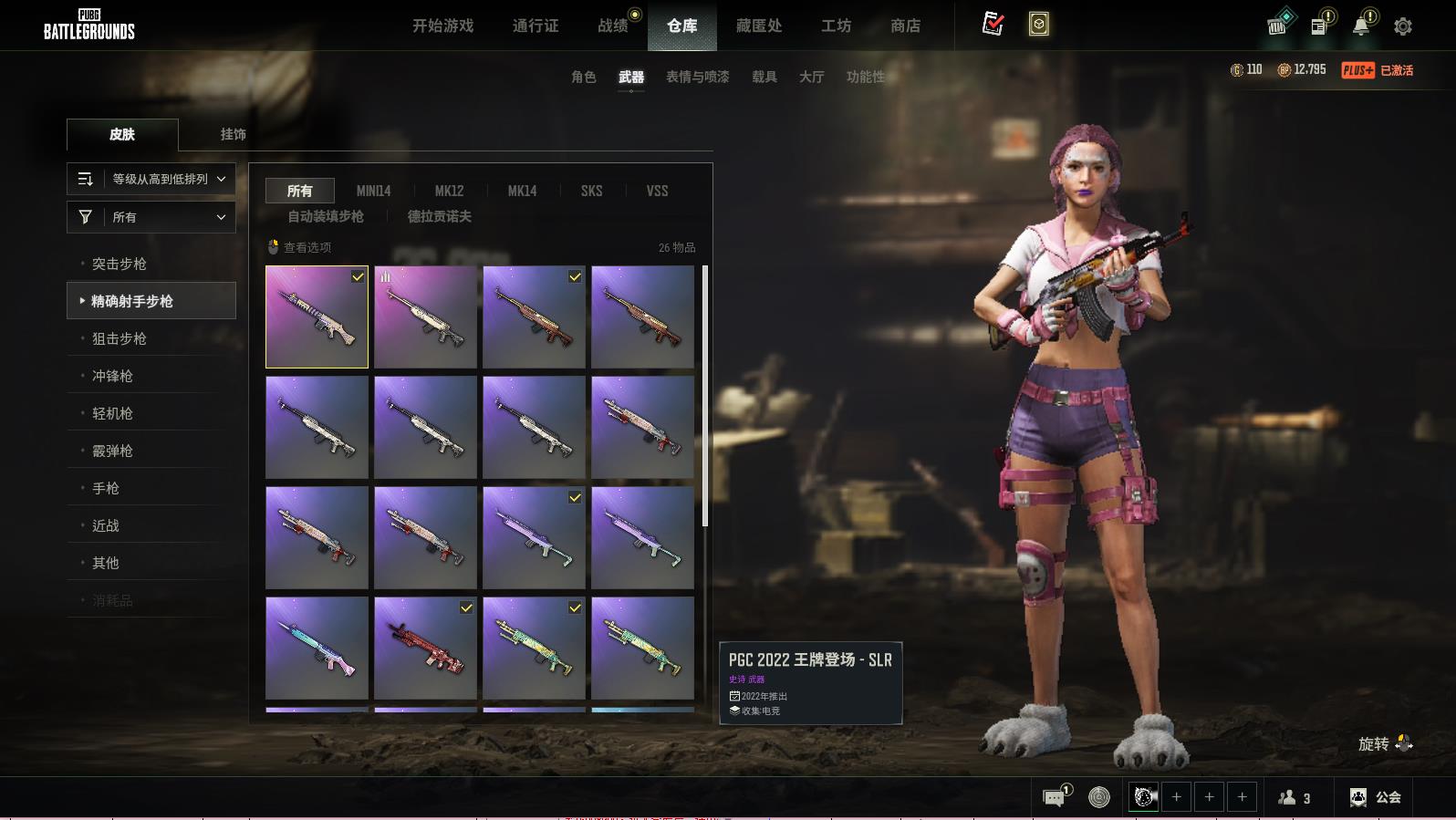Screen dimensions: 1456x820
Task: Open the 工坊 workshop page
Action: 836,26
